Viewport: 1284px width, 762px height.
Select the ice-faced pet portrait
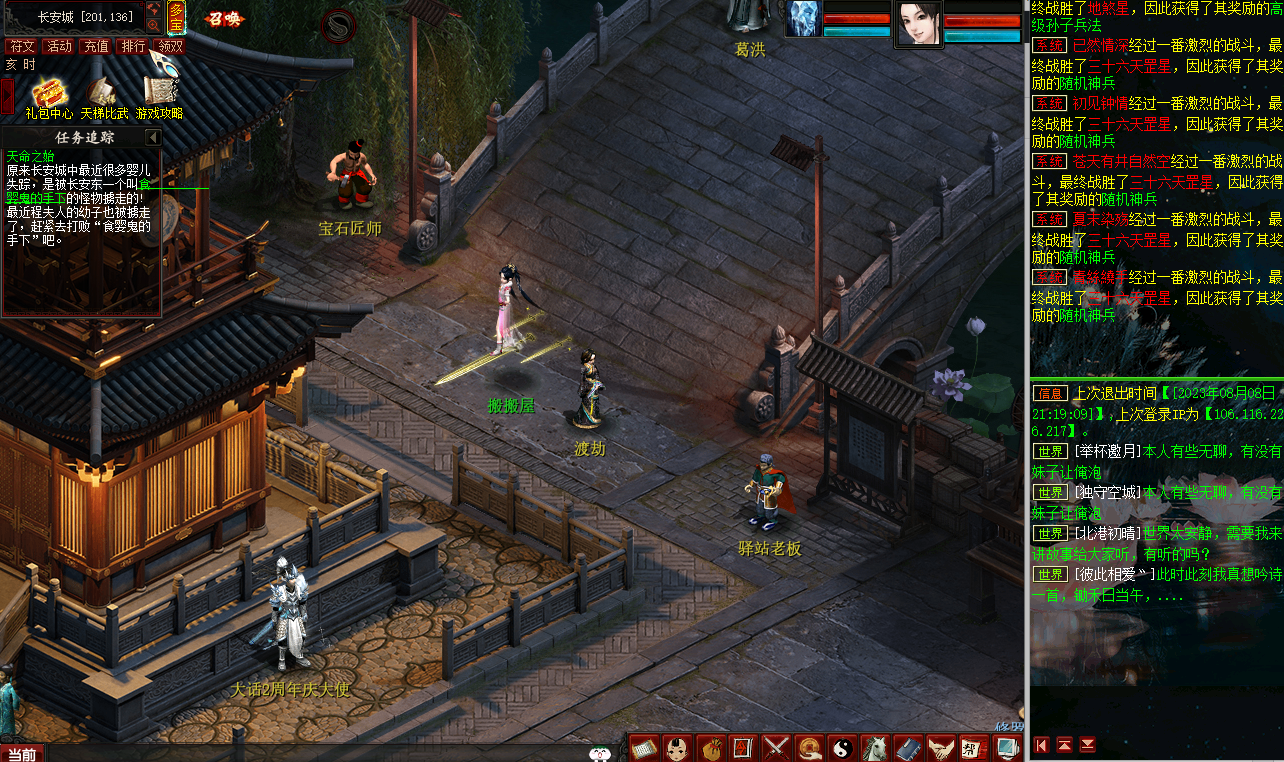coord(804,19)
